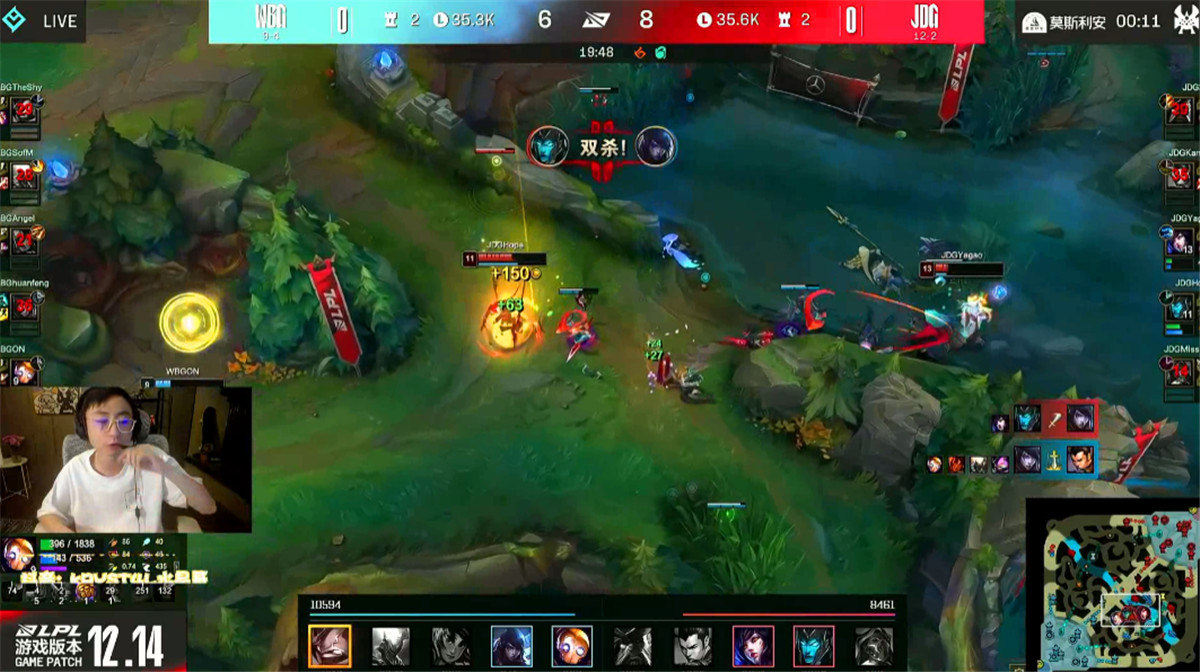Click the LIVE indicator badge
Viewport: 1200px width, 672px height.
(x=48, y=21)
